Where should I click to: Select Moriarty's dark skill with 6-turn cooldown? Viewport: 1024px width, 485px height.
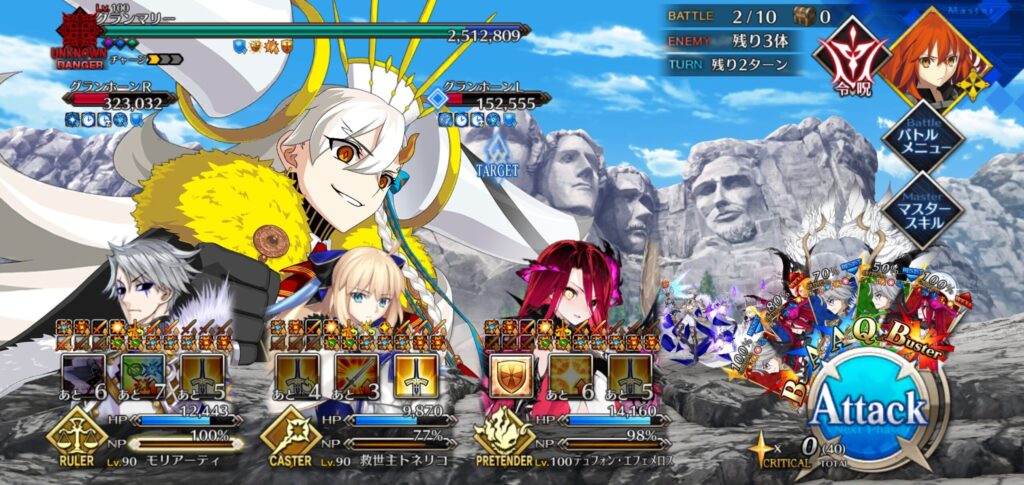coord(84,375)
